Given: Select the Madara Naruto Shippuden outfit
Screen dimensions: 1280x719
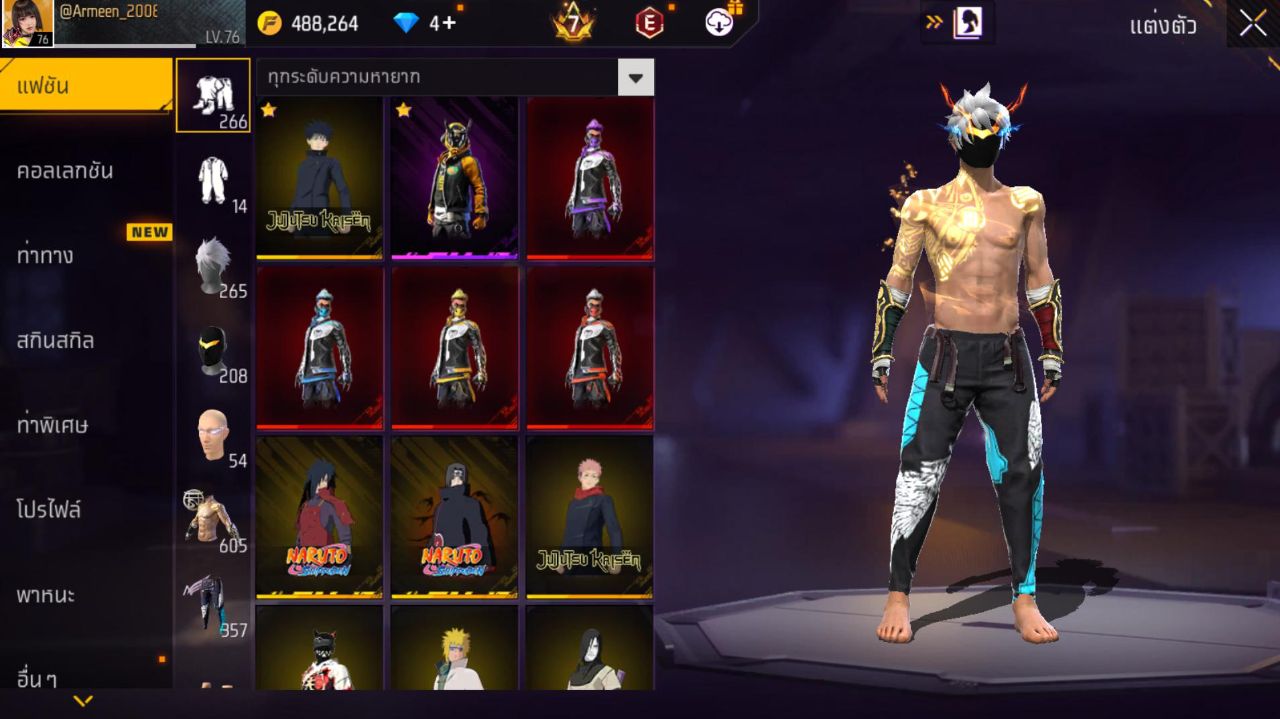Looking at the screenshot, I should coord(319,517).
